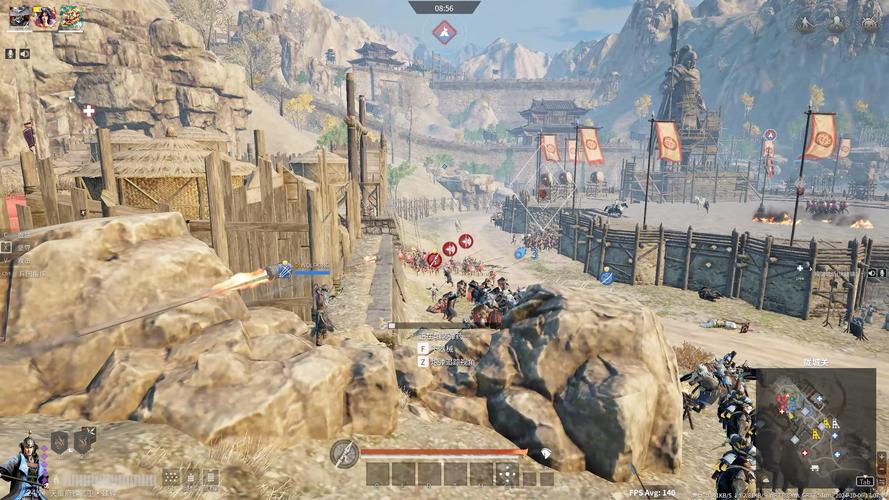Select the first grey squad member portrait

click(x=20, y=17)
